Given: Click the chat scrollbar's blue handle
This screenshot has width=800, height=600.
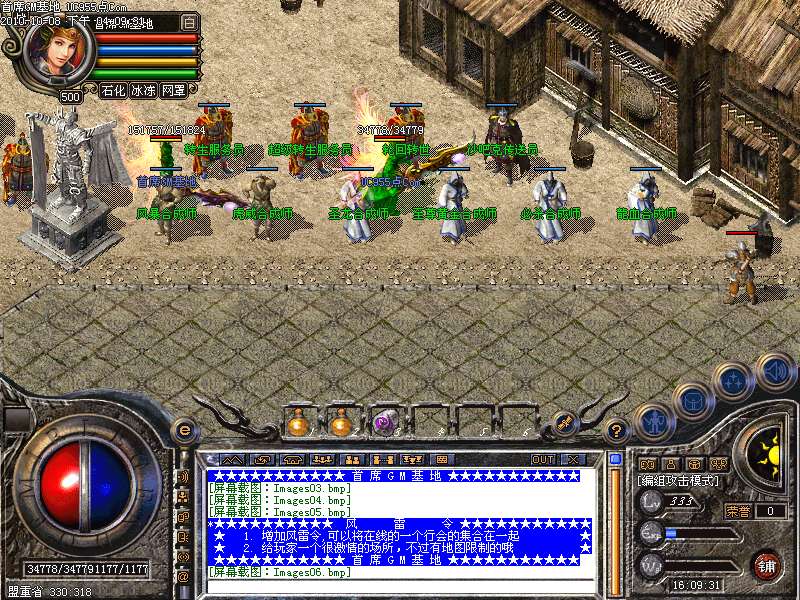Looking at the screenshot, I should (615, 460).
